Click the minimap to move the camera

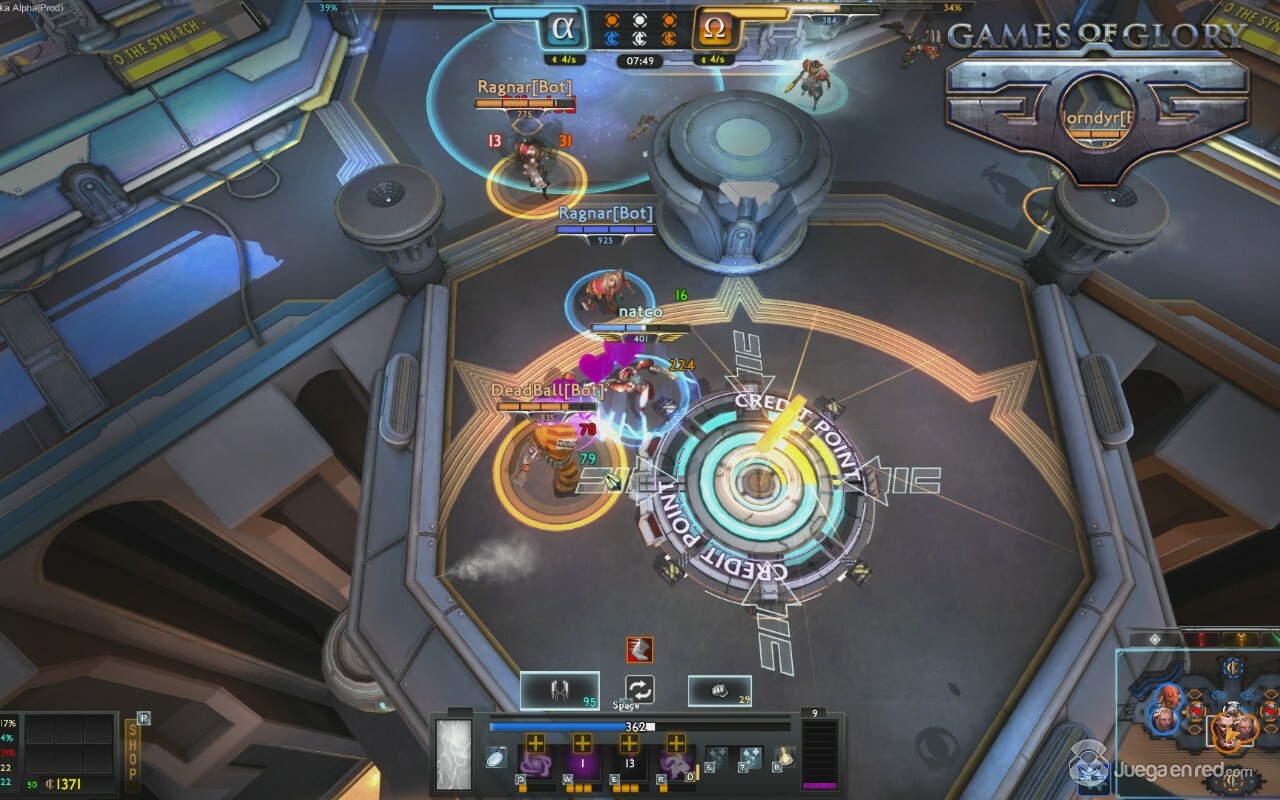(1200, 720)
